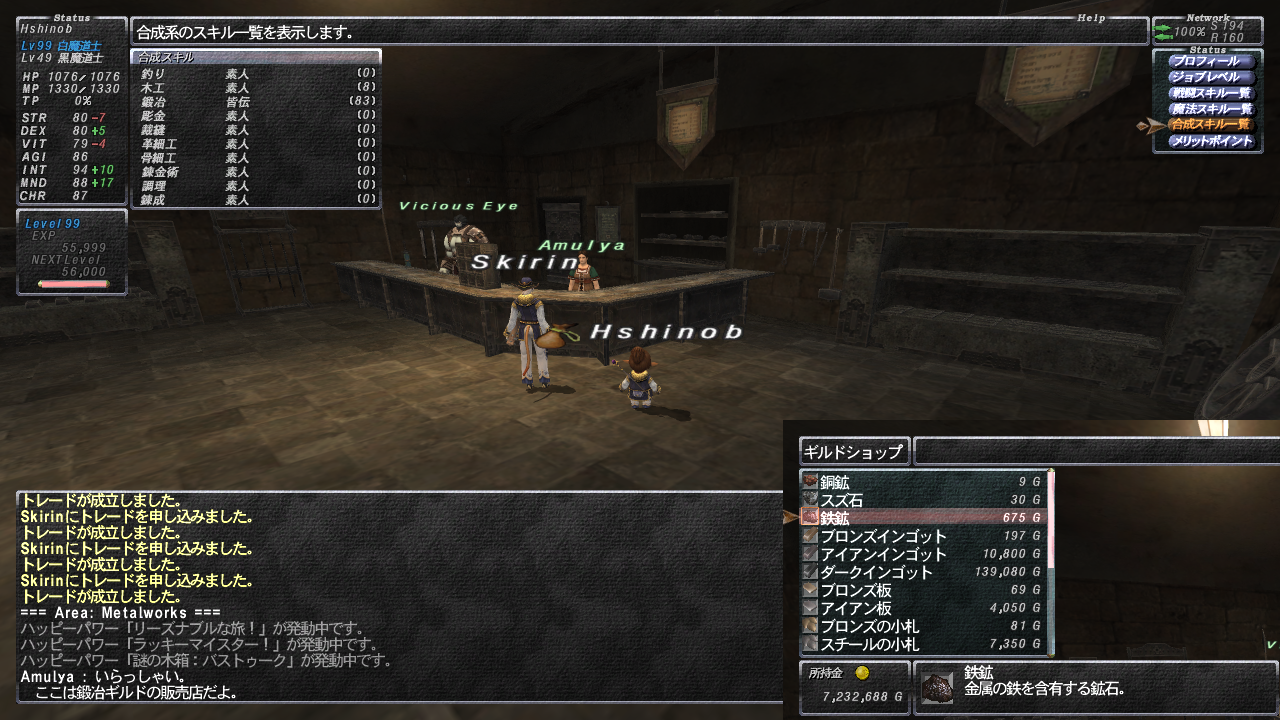The width and height of the screenshot is (1280, 720).
Task: Pick アイアン板 from the shop list
Action: pyautogui.click(x=924, y=608)
